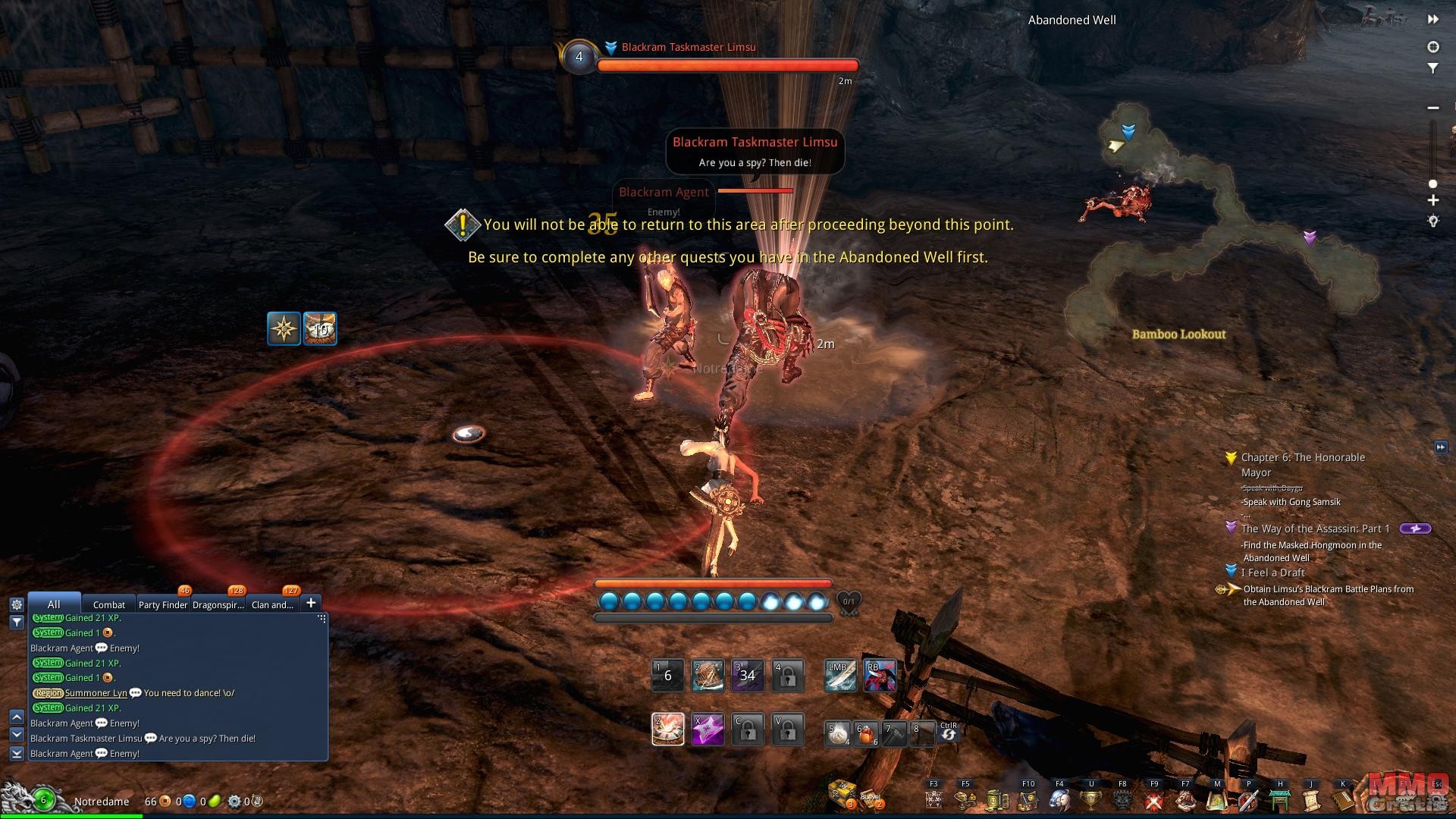Open the treasure chest notification icon
The height and width of the screenshot is (819, 1456).
841,792
